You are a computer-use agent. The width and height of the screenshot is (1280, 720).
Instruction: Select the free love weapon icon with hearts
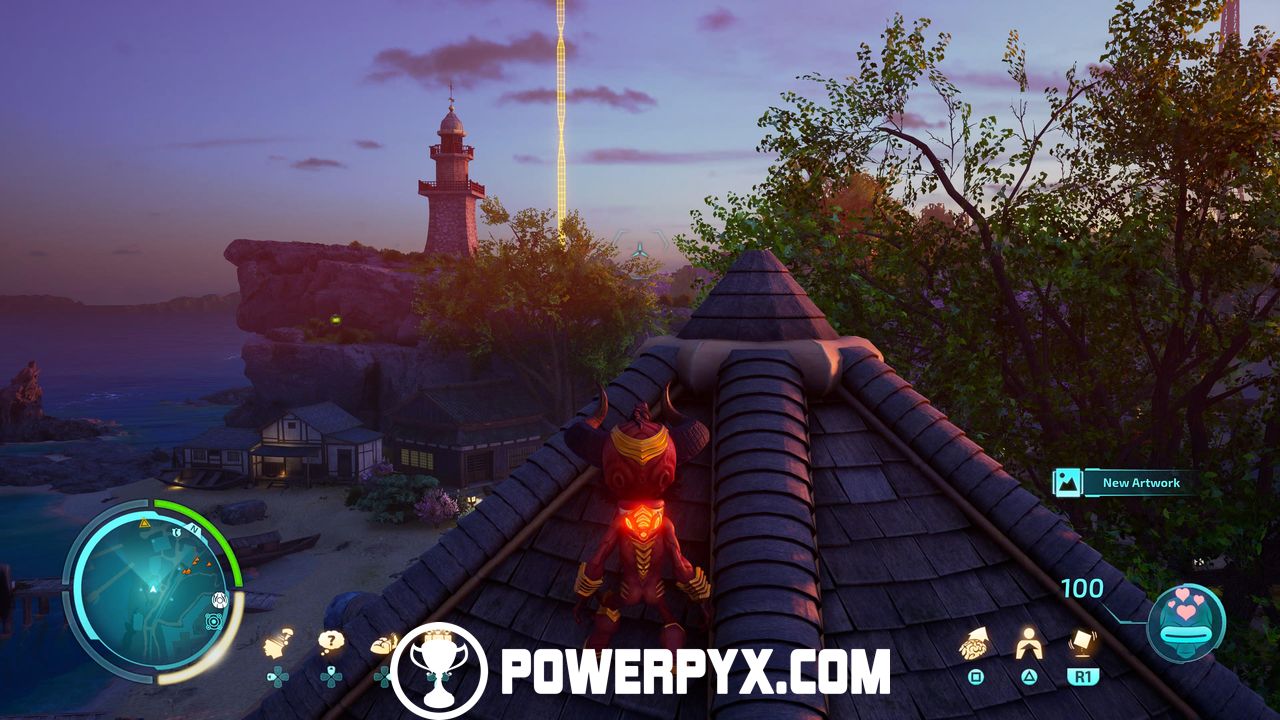1186,622
